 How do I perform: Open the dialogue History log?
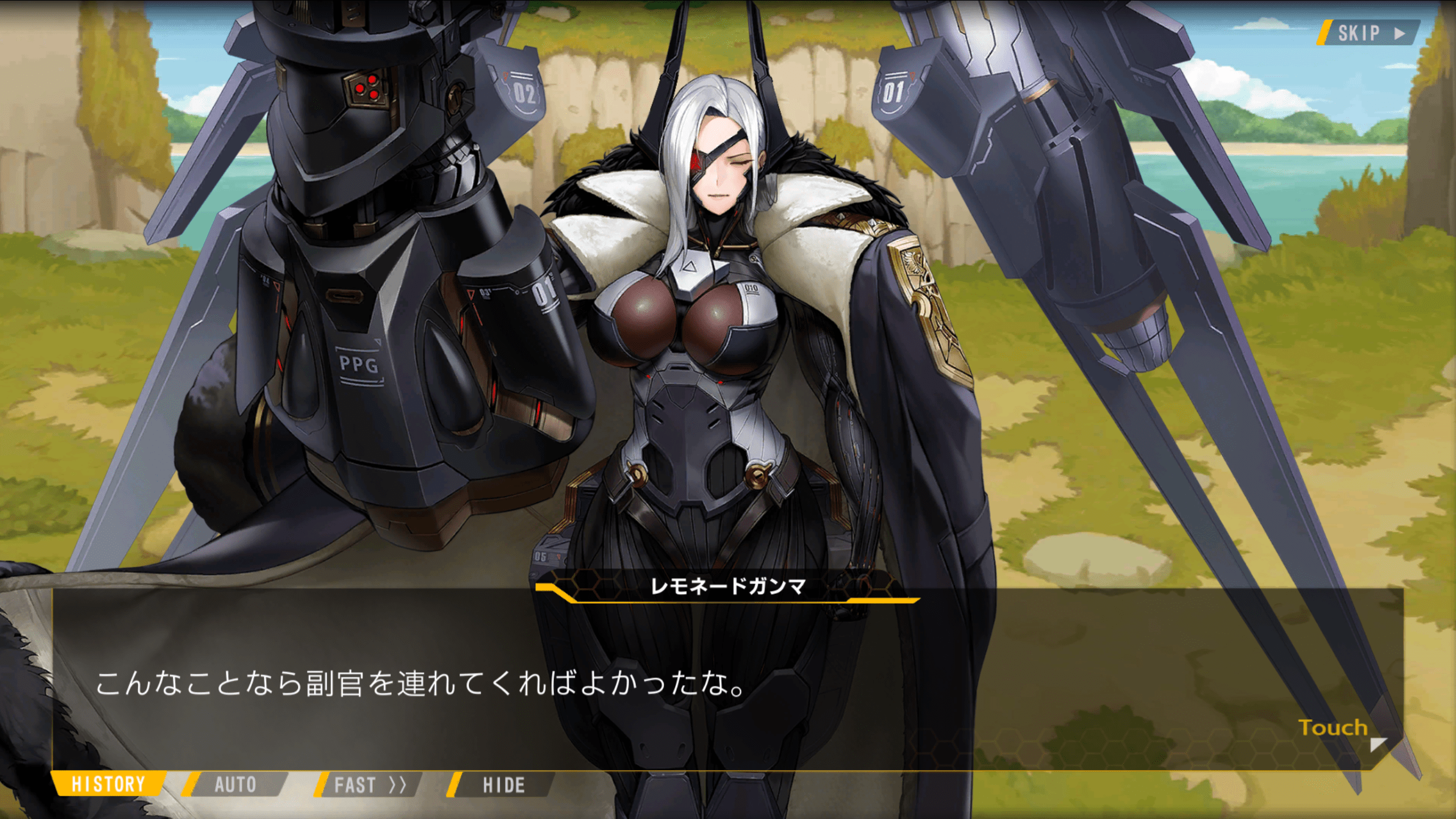[x=108, y=784]
